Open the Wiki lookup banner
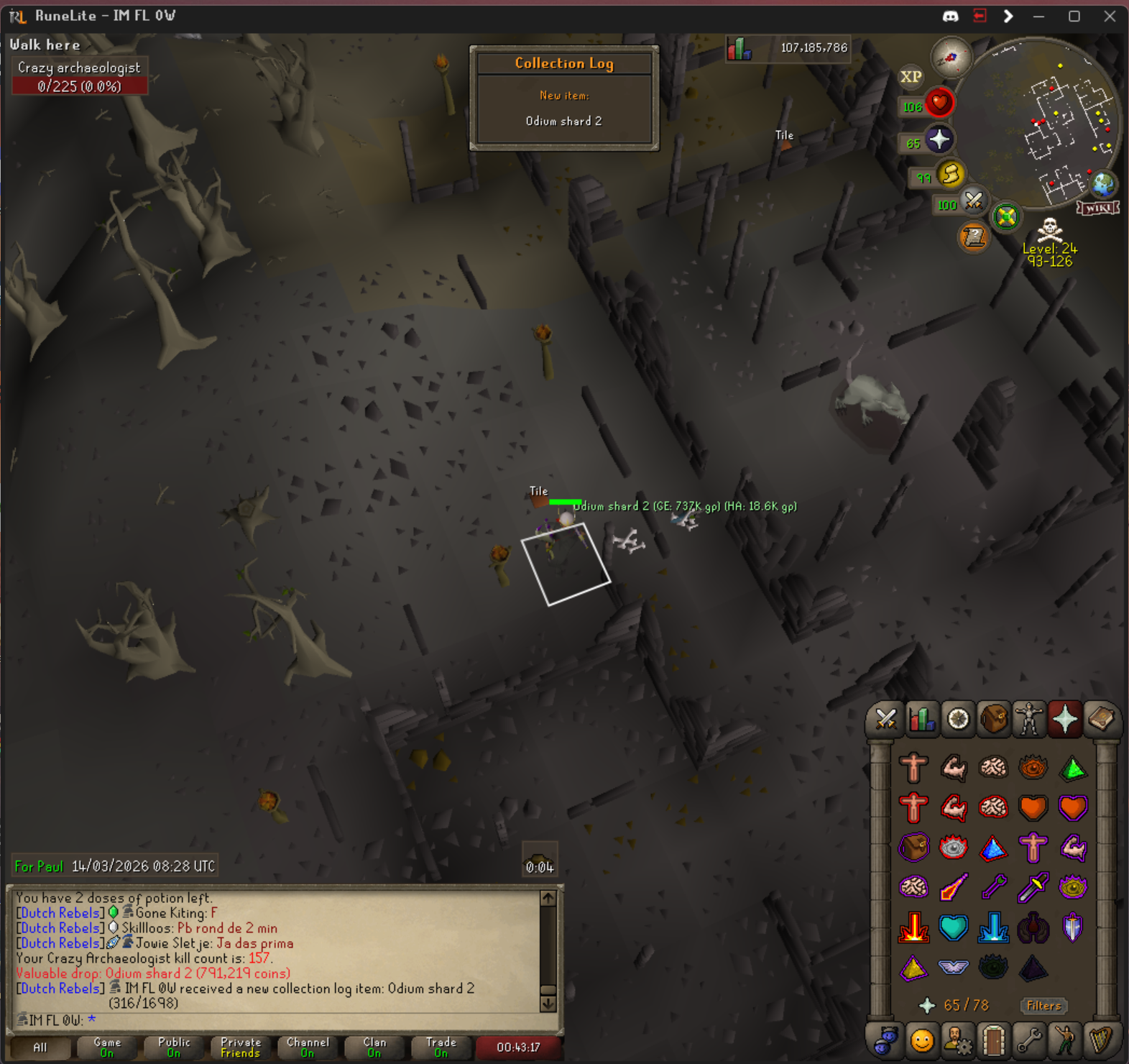Screen dimensions: 1129x1064 point(1097,208)
